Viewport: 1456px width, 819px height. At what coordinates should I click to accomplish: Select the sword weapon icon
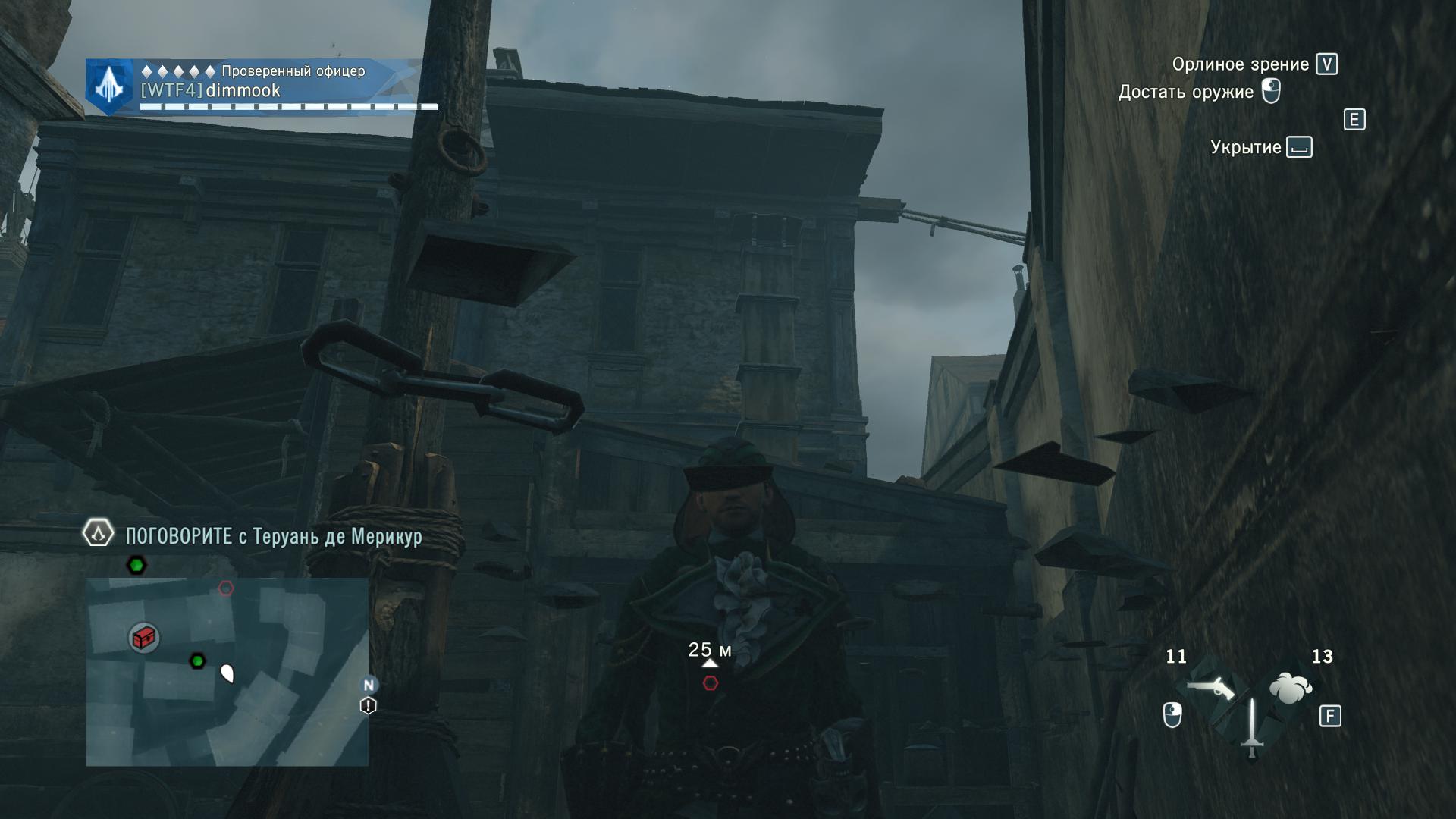[1251, 728]
